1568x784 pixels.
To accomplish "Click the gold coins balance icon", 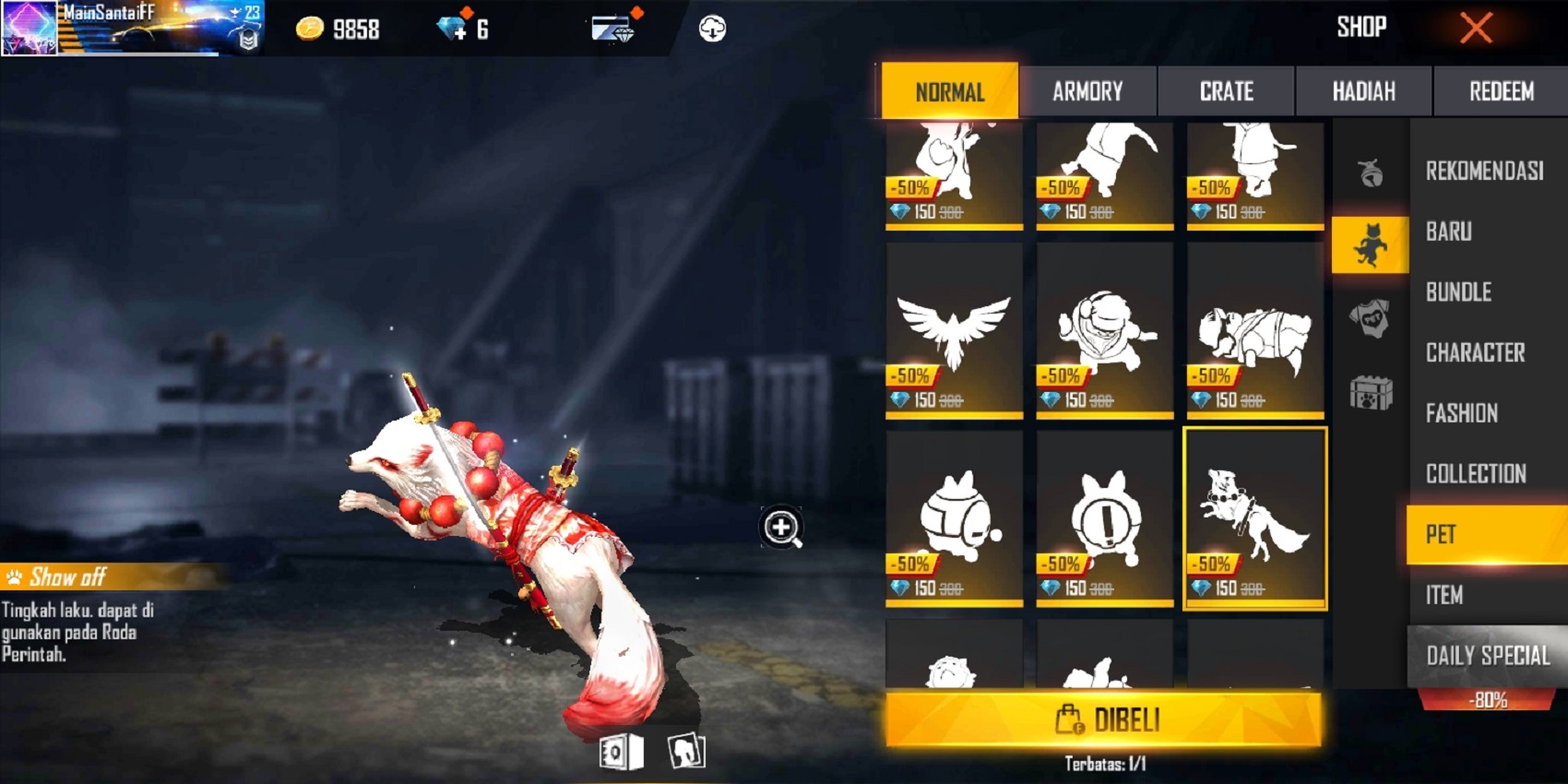I will coord(311,28).
